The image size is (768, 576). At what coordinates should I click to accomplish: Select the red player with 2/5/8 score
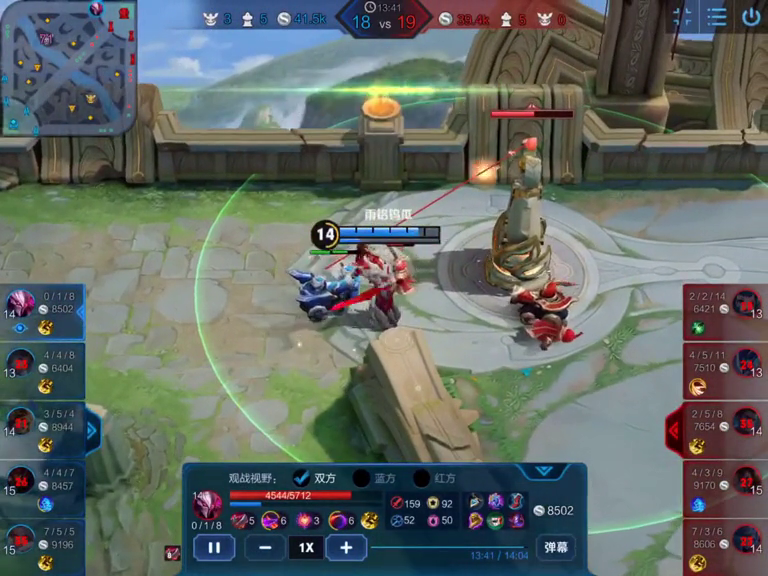[x=725, y=430]
